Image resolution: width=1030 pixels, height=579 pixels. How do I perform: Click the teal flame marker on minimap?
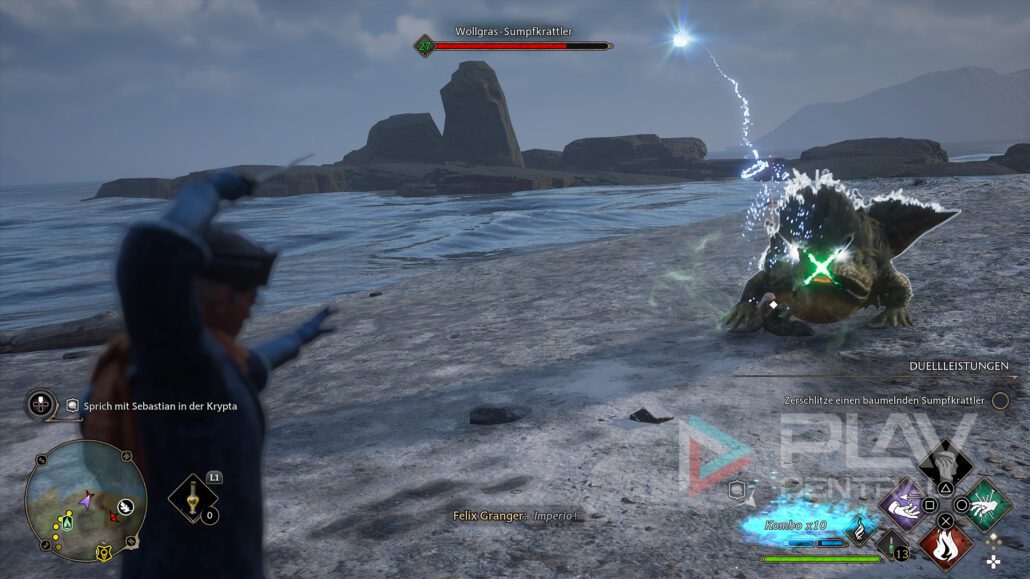(67, 522)
